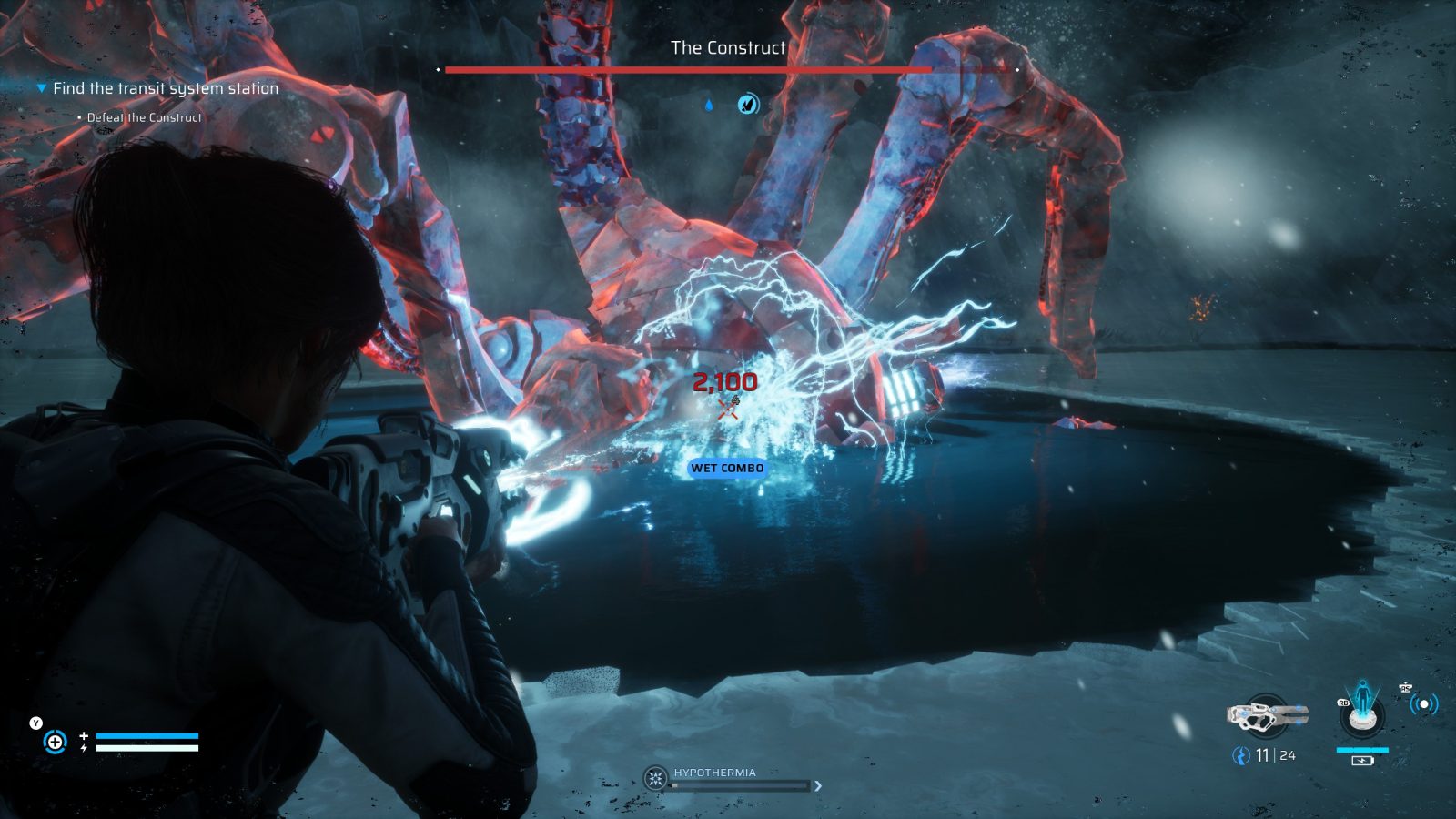Use the heal ability icon
1456x819 pixels.
coord(55,742)
